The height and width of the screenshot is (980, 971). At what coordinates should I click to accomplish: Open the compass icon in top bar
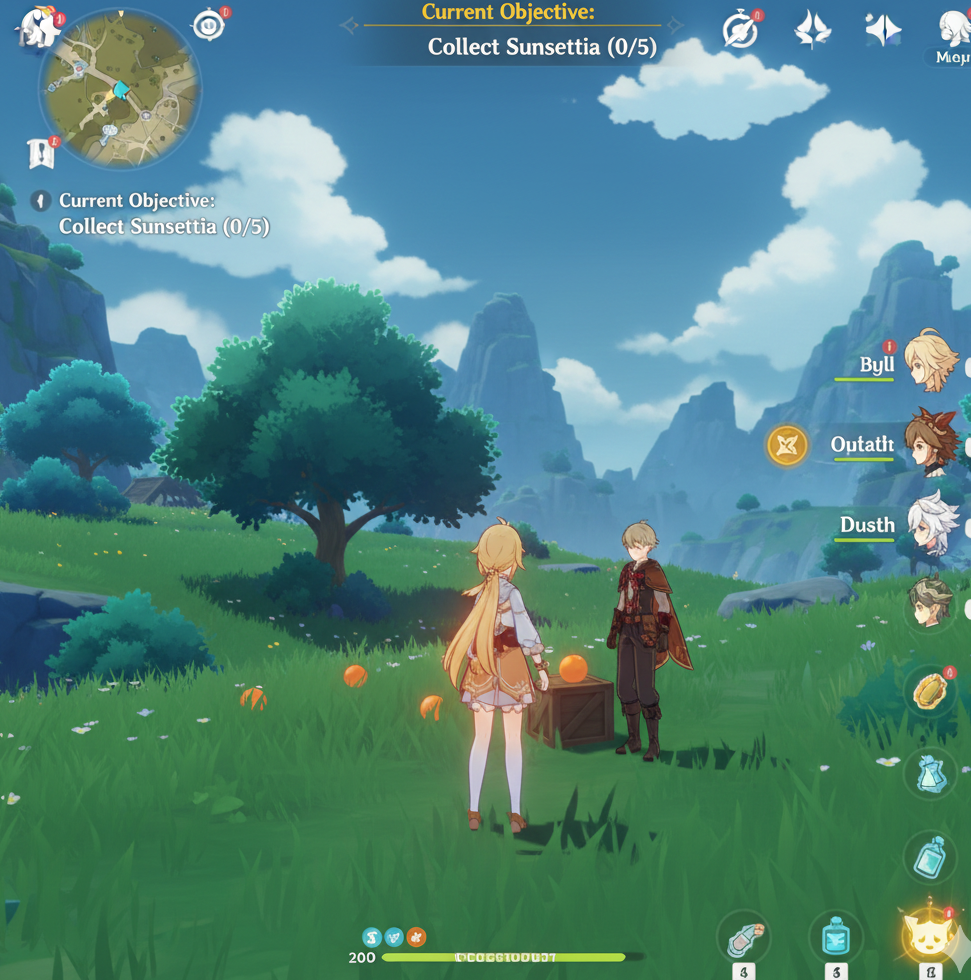pos(740,30)
